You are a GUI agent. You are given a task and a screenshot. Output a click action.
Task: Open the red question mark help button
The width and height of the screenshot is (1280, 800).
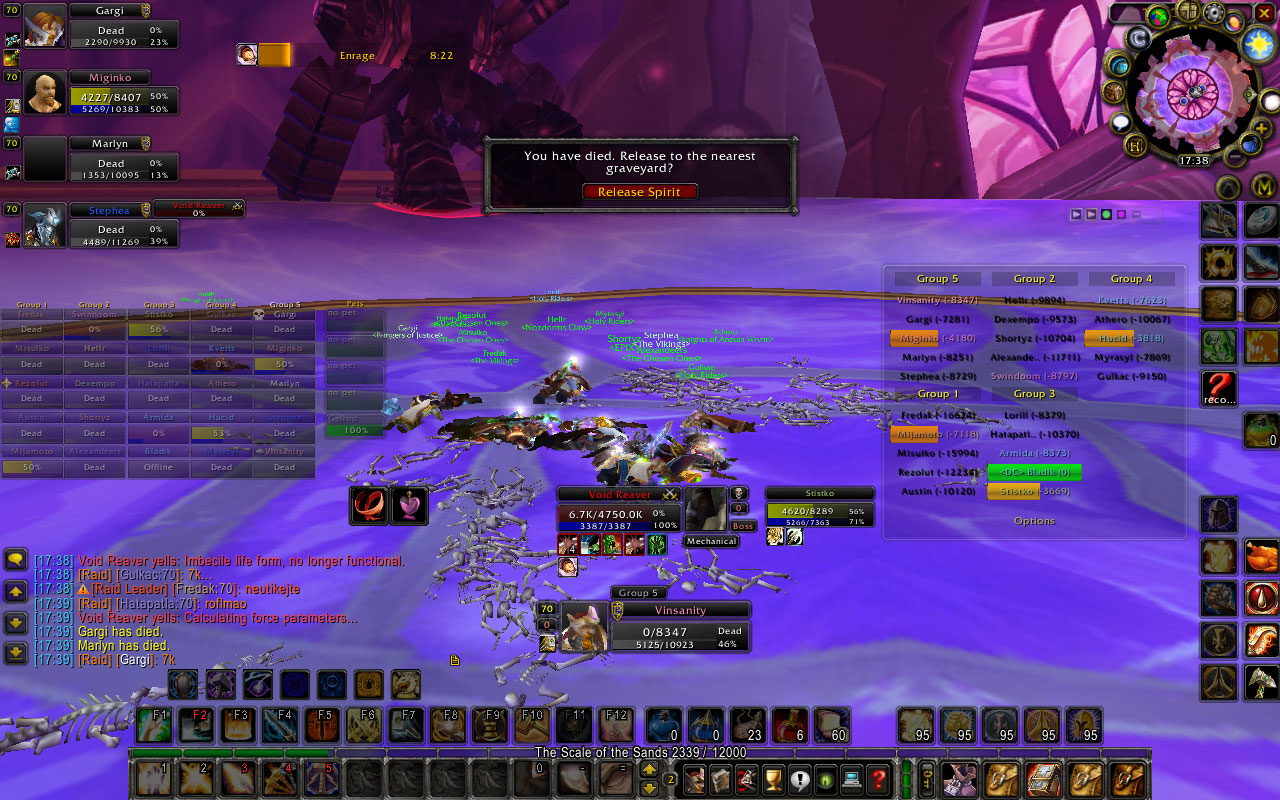pyautogui.click(x=878, y=778)
